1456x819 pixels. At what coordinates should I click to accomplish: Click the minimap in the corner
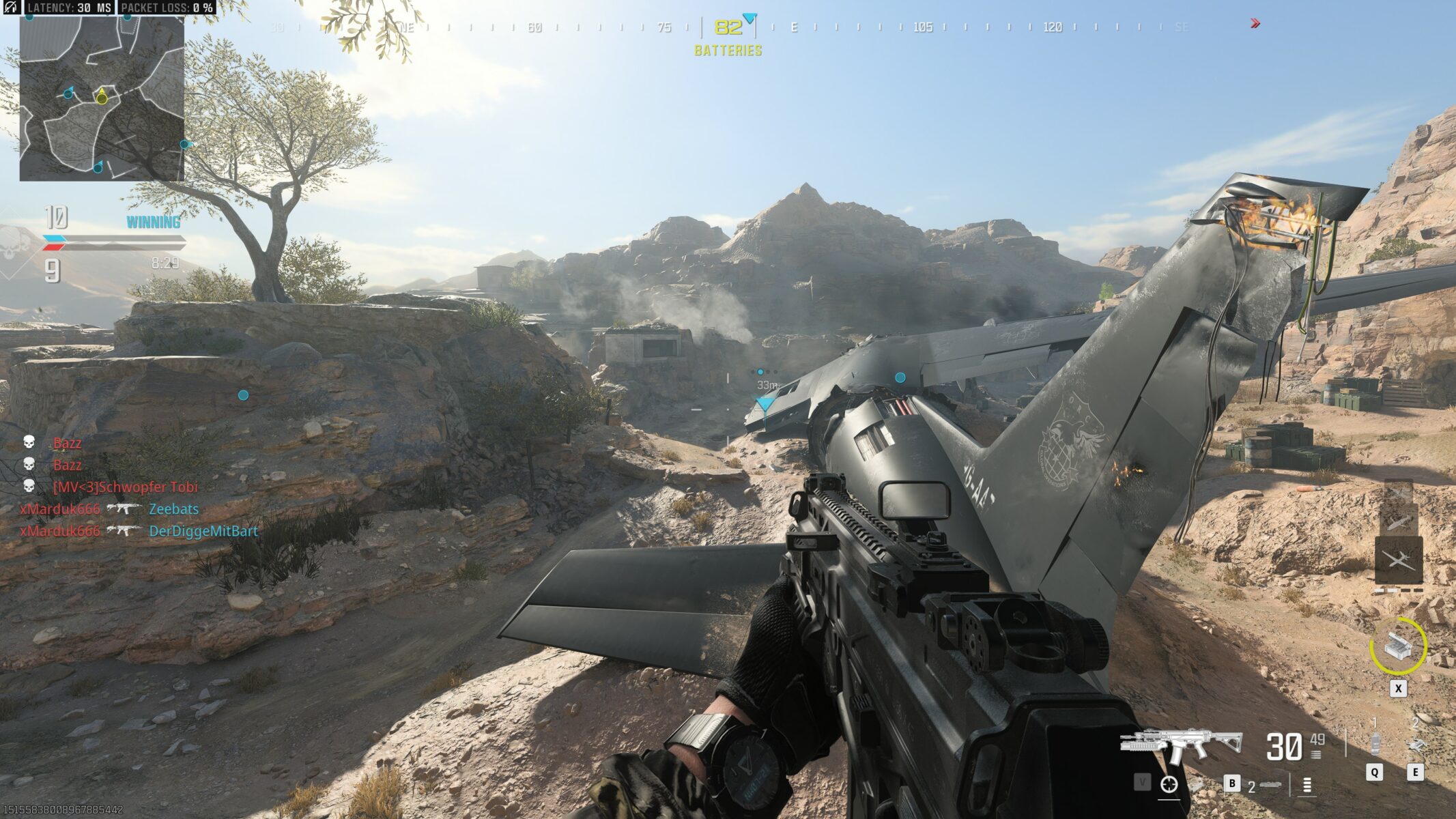[102, 98]
